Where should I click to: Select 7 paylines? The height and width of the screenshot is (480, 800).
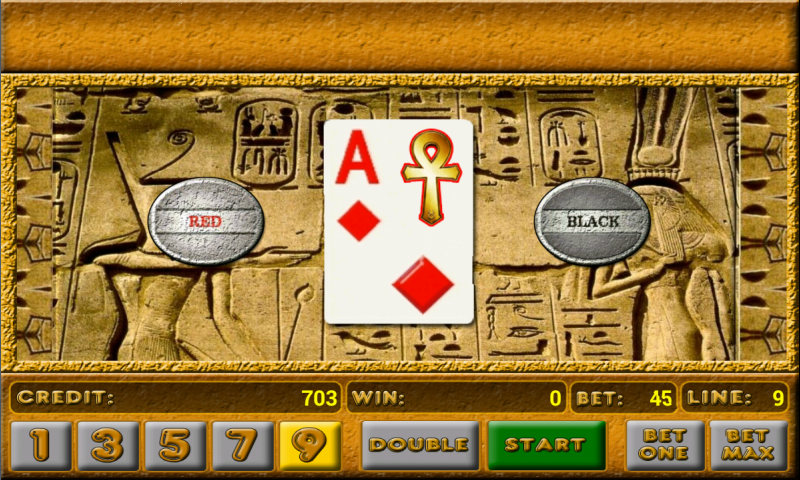click(x=242, y=446)
